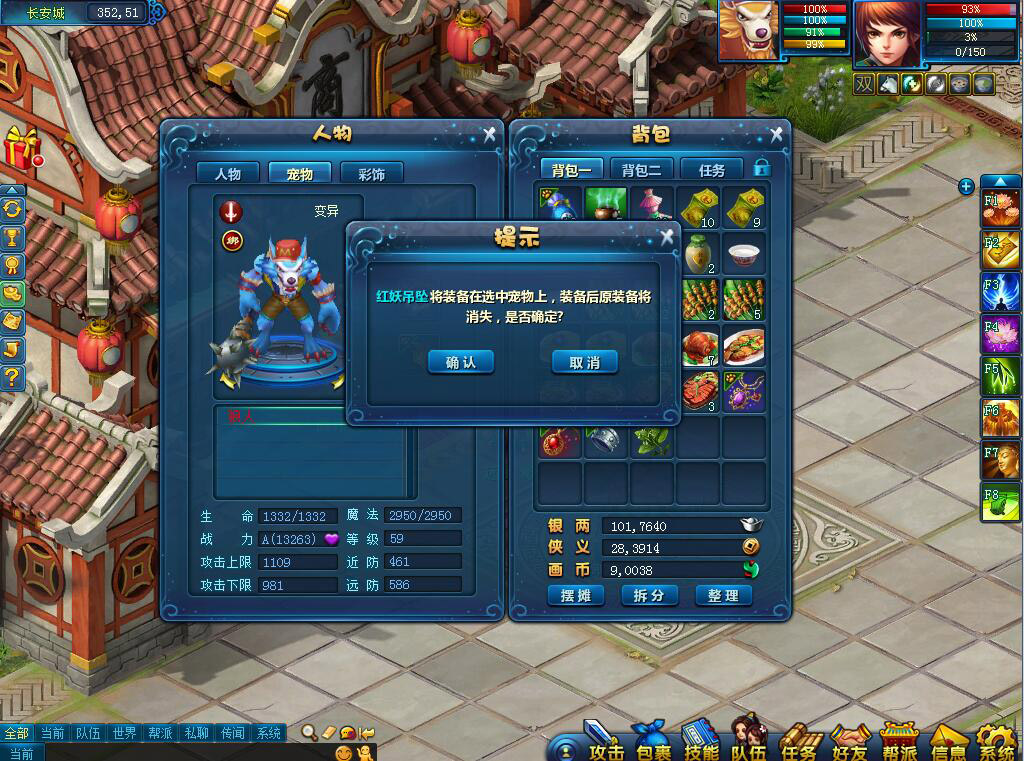
Task: Confirm equipping with the 确认 button
Action: [461, 362]
